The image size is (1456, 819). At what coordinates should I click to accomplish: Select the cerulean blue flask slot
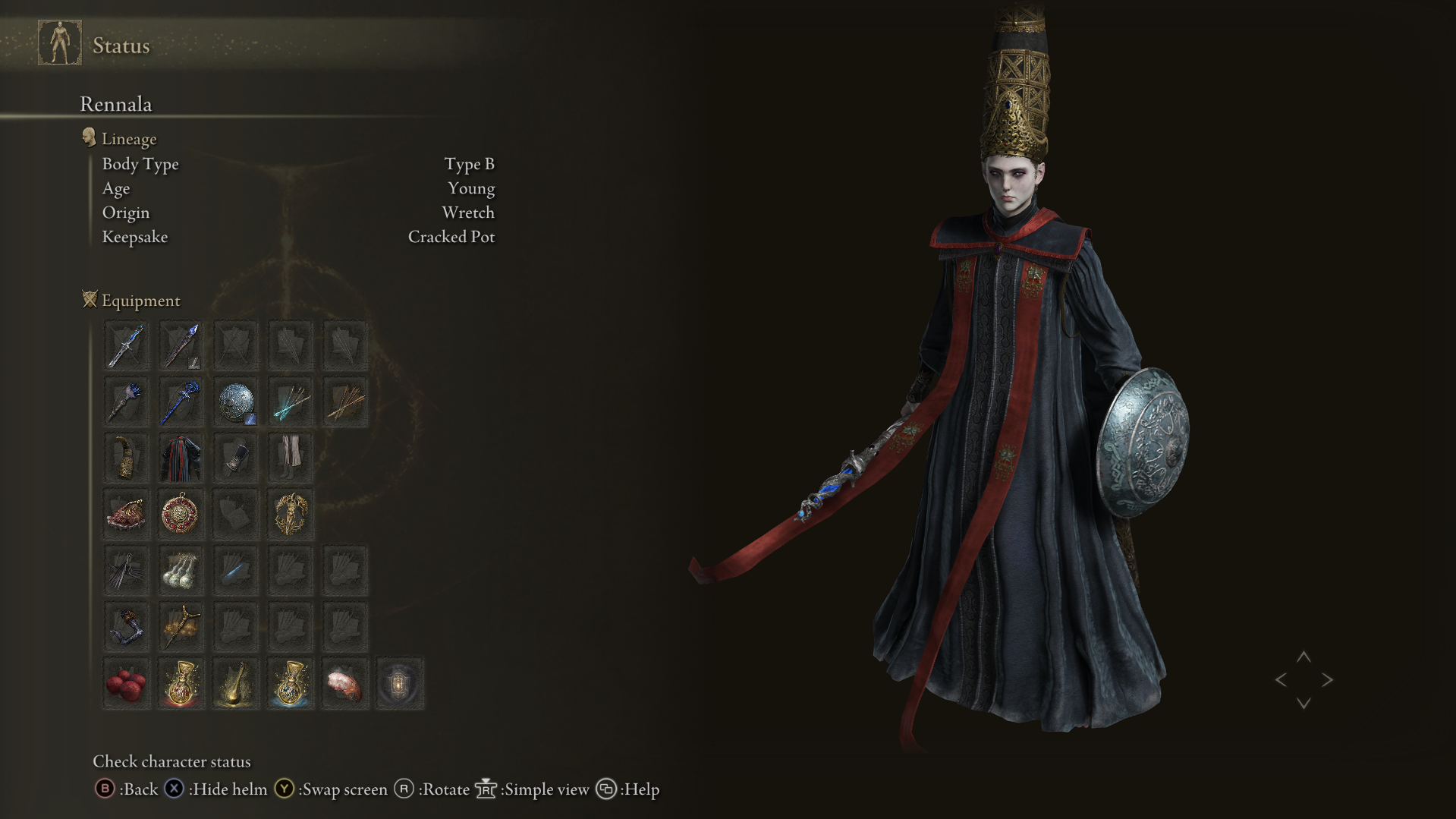point(291,684)
